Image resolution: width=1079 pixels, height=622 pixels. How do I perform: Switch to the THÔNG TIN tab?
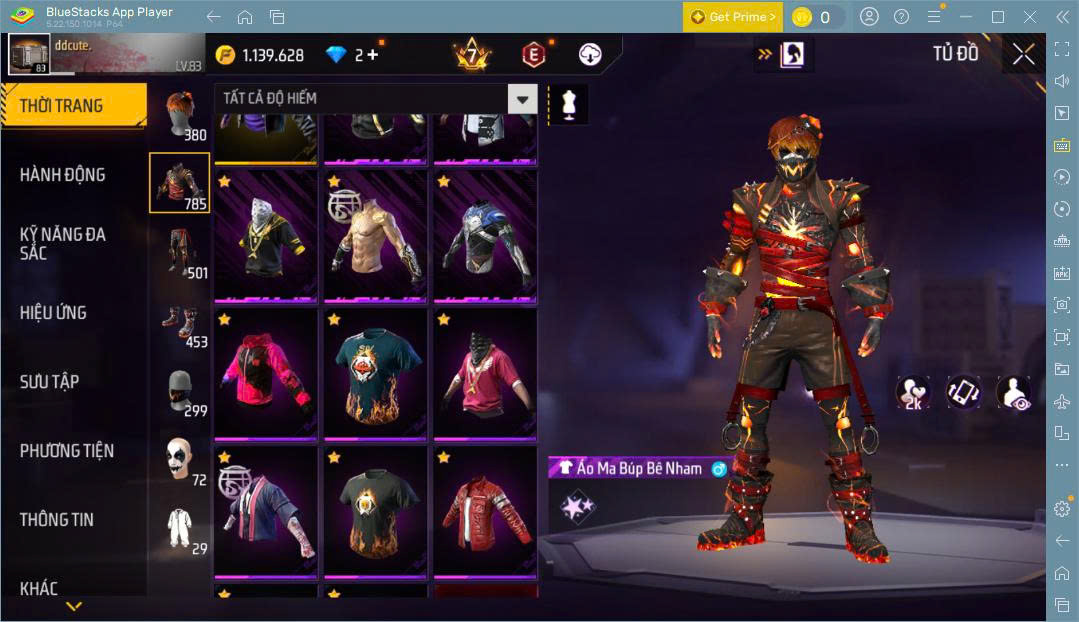click(x=57, y=520)
